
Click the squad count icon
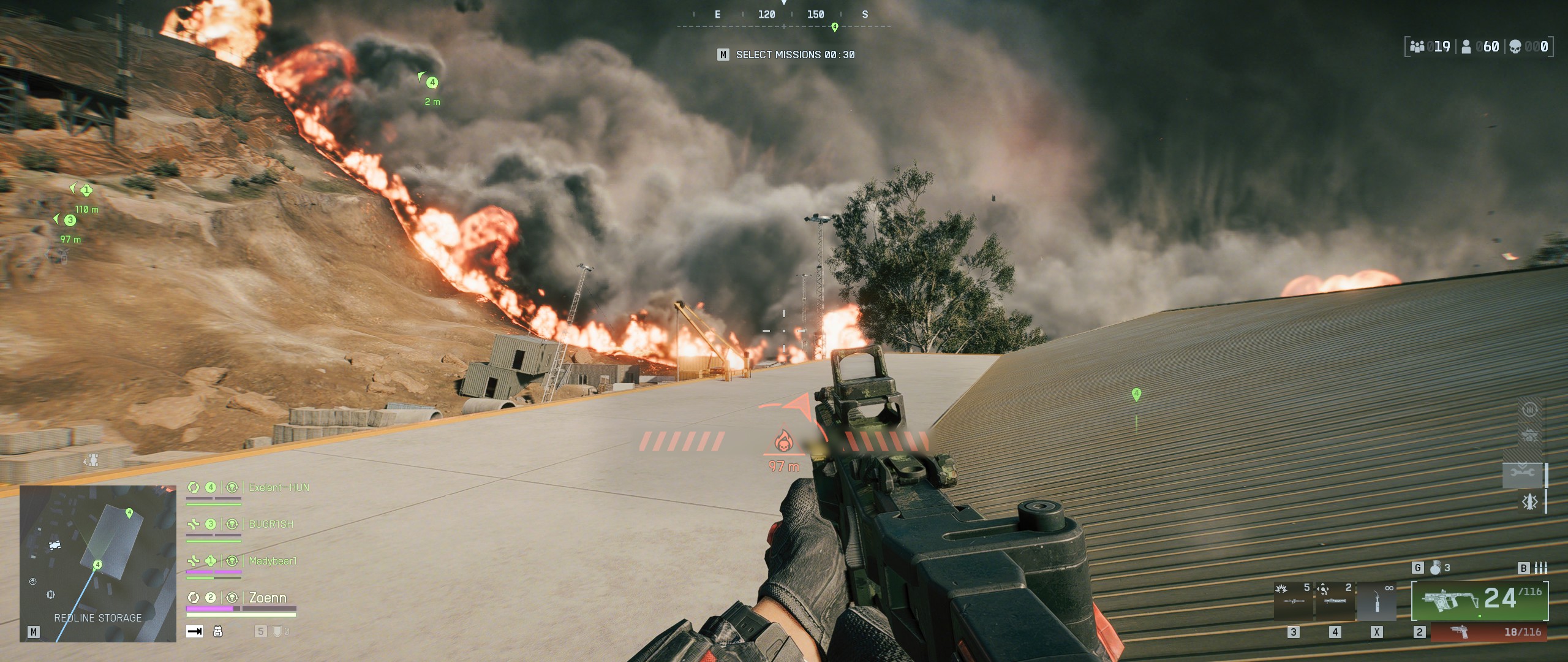pyautogui.click(x=1417, y=47)
